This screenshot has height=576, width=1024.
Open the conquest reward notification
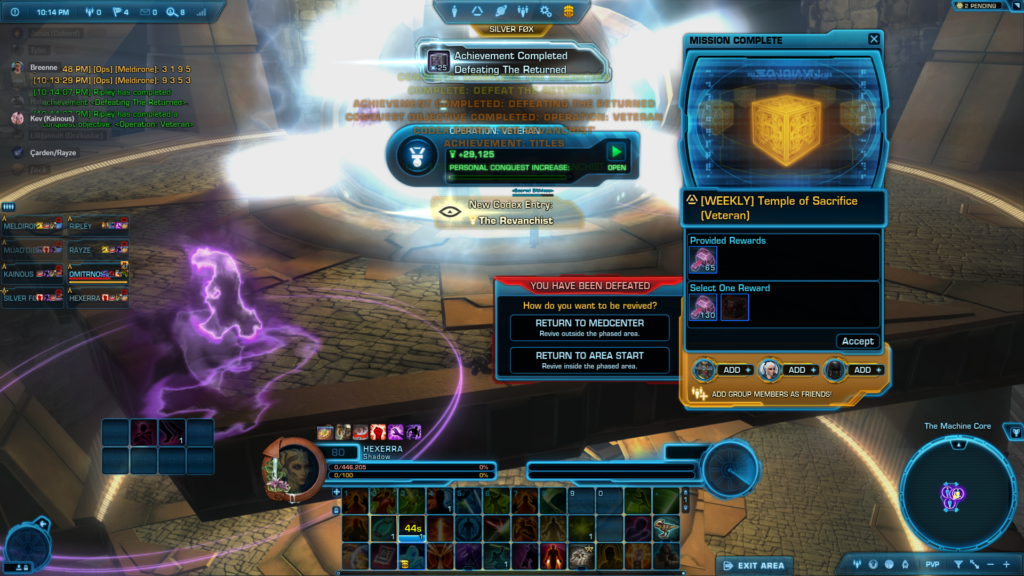(x=617, y=155)
